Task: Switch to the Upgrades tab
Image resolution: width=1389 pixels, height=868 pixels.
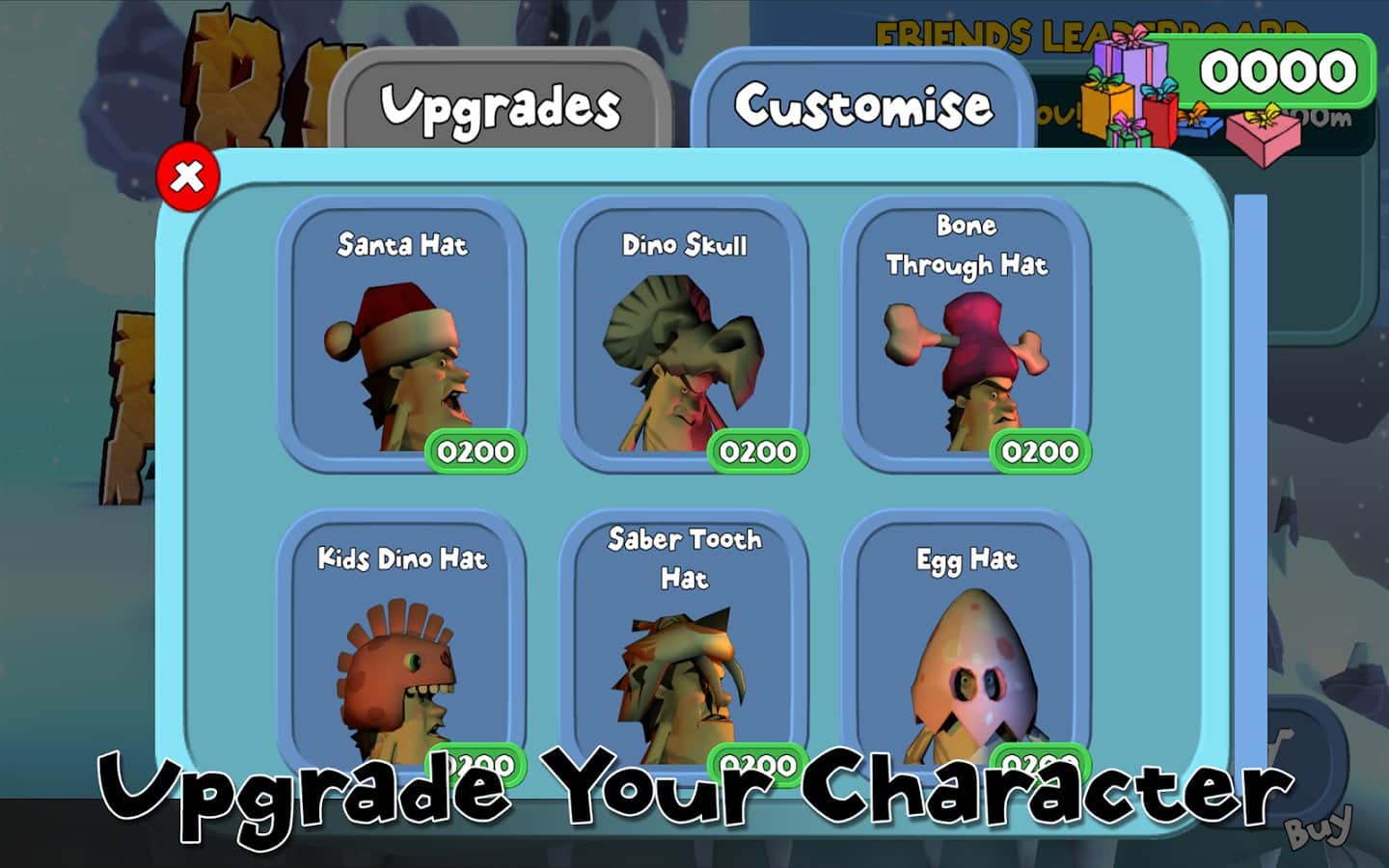Action: pyautogui.click(x=500, y=104)
